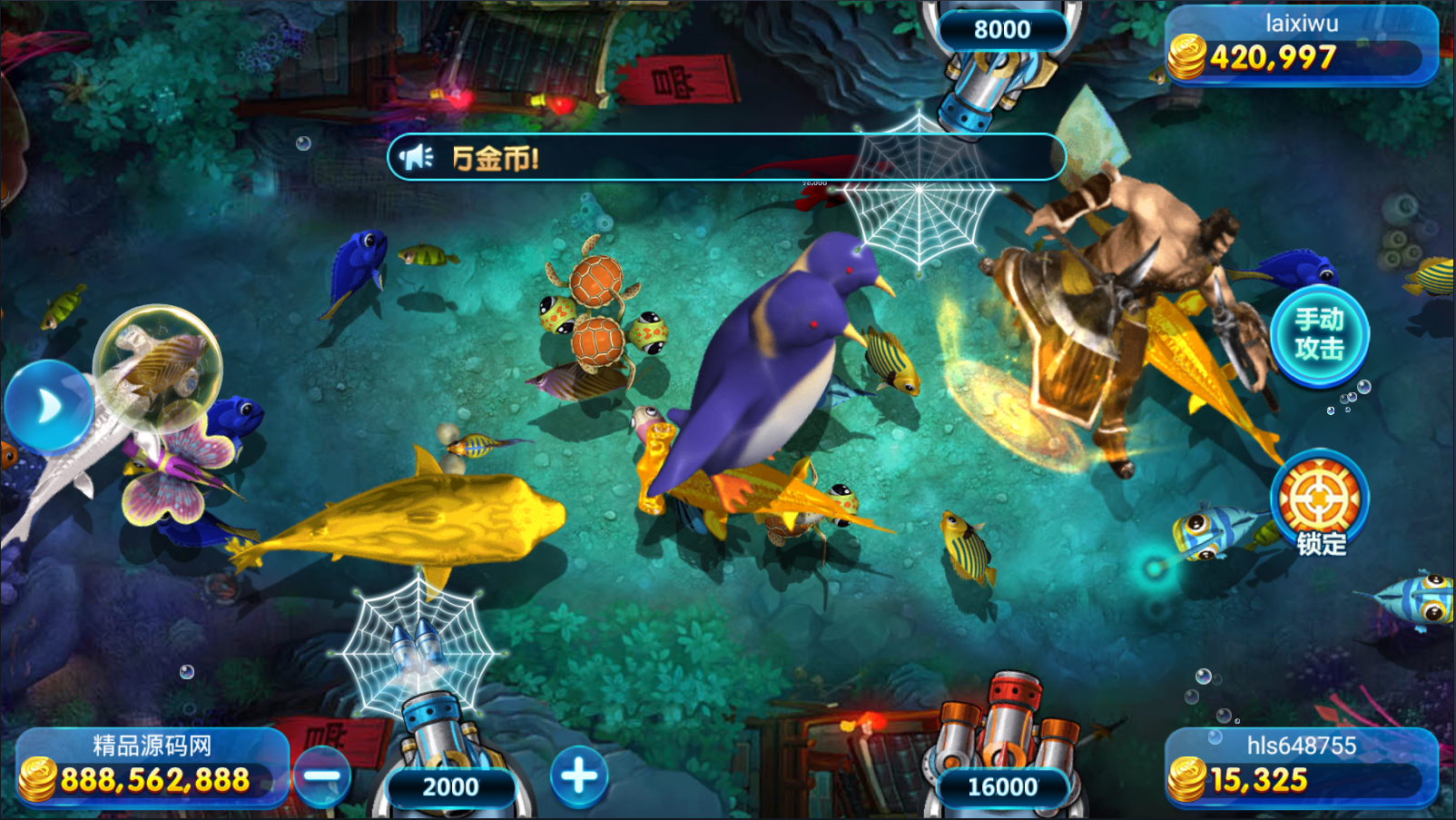This screenshot has width=1456, height=820.
Task: Toggle the manual attack button (手动攻击)
Action: click(1319, 334)
